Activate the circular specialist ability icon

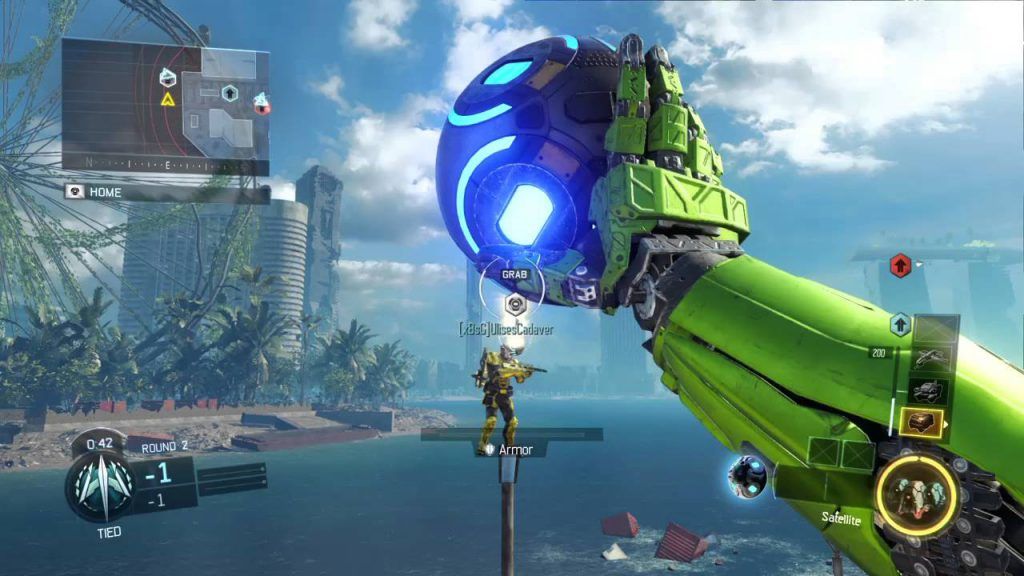coord(916,491)
